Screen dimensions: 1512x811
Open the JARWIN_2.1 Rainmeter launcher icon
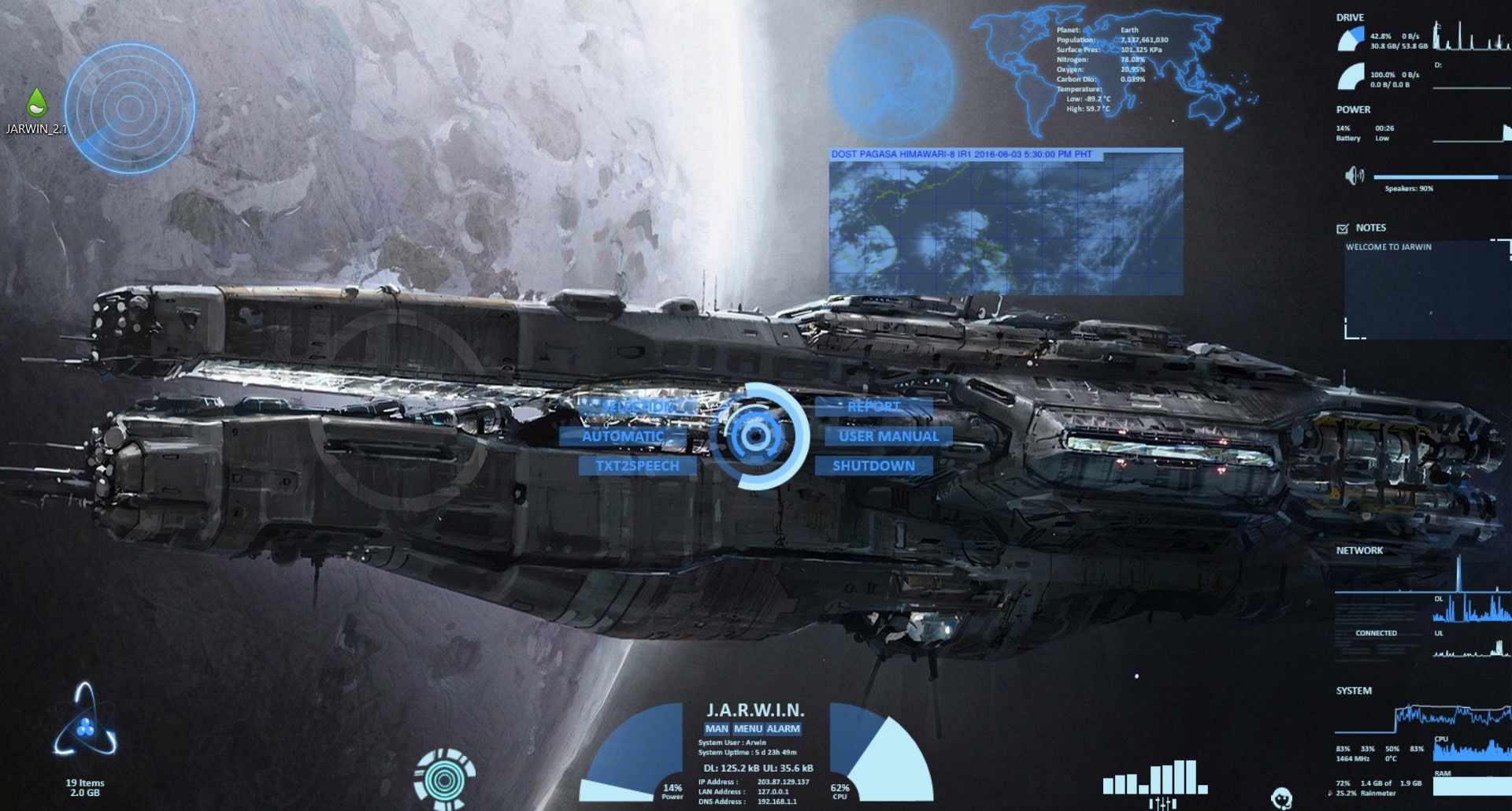tap(38, 102)
